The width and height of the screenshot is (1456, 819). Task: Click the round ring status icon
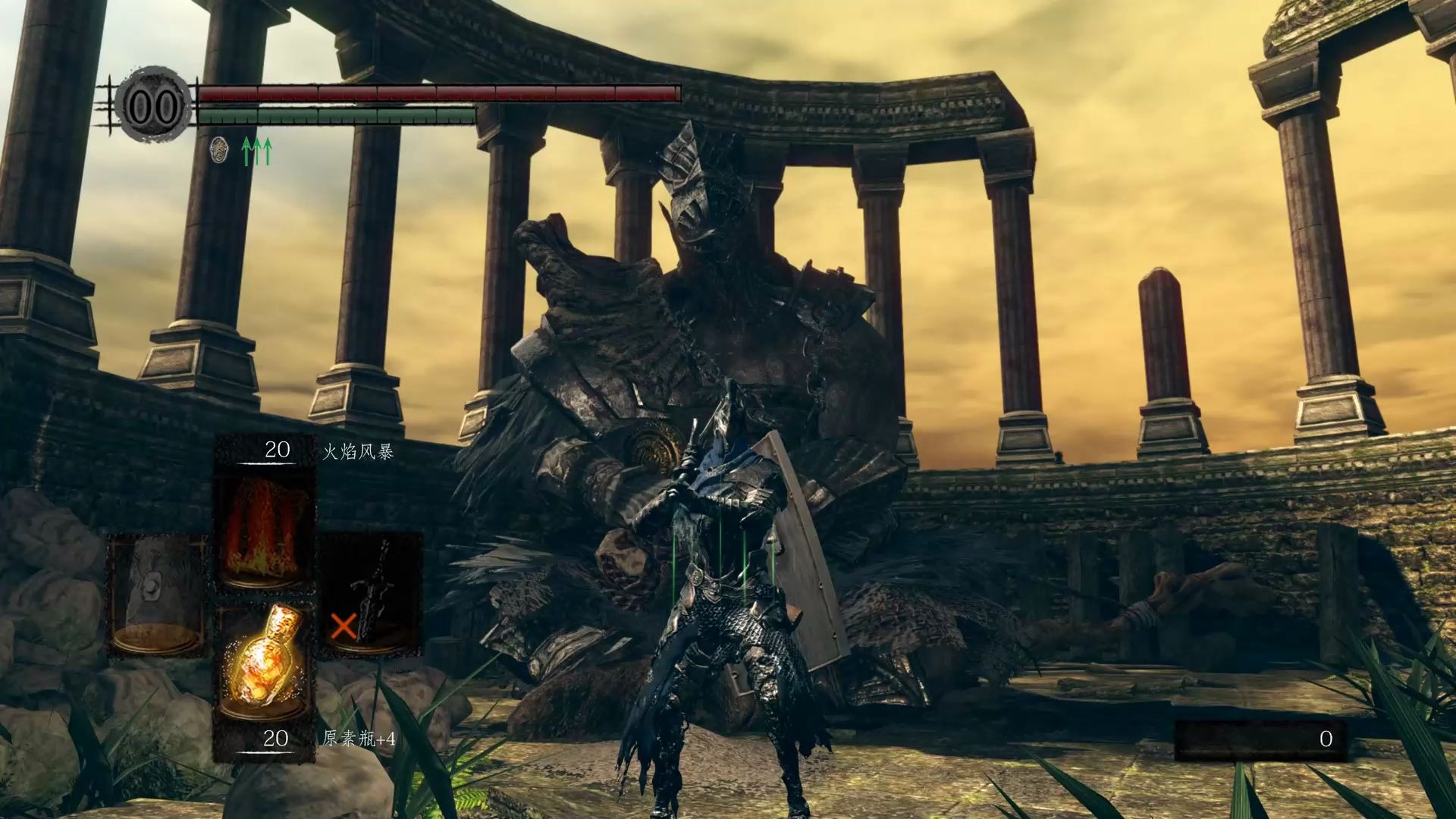tap(219, 150)
